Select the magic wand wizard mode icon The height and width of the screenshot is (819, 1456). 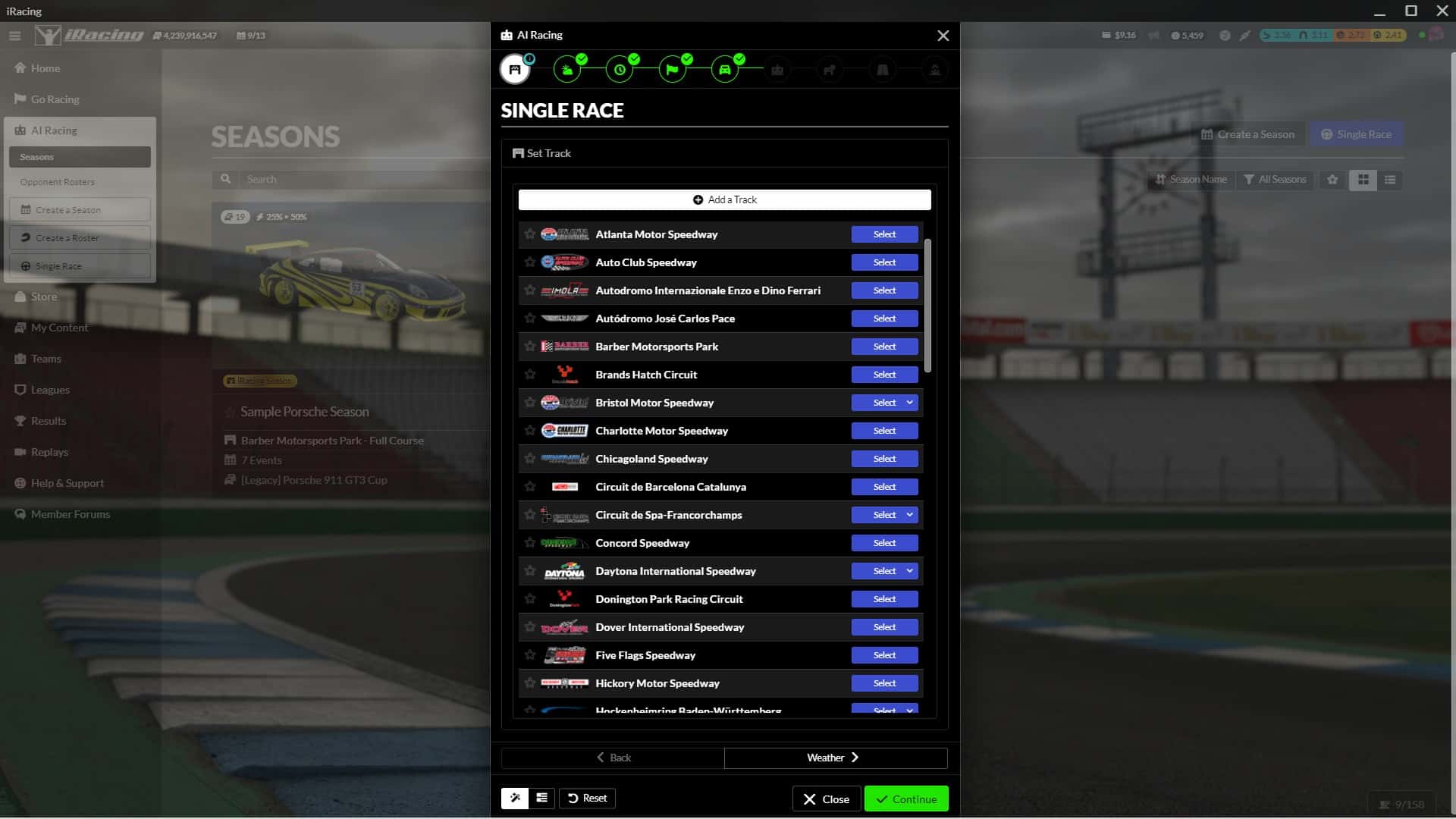pyautogui.click(x=515, y=798)
